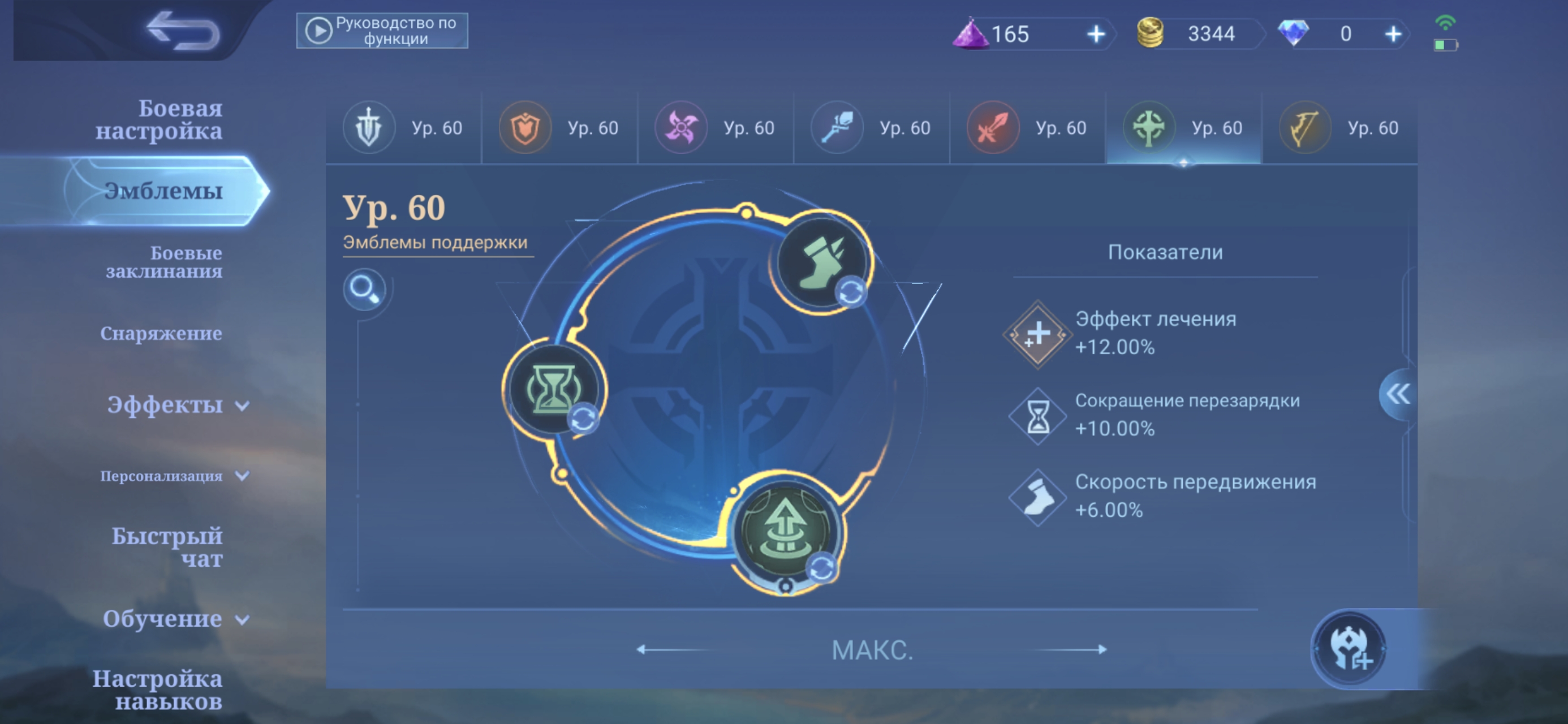
Task: Switch to the mage staff emblem tab
Action: click(x=871, y=128)
